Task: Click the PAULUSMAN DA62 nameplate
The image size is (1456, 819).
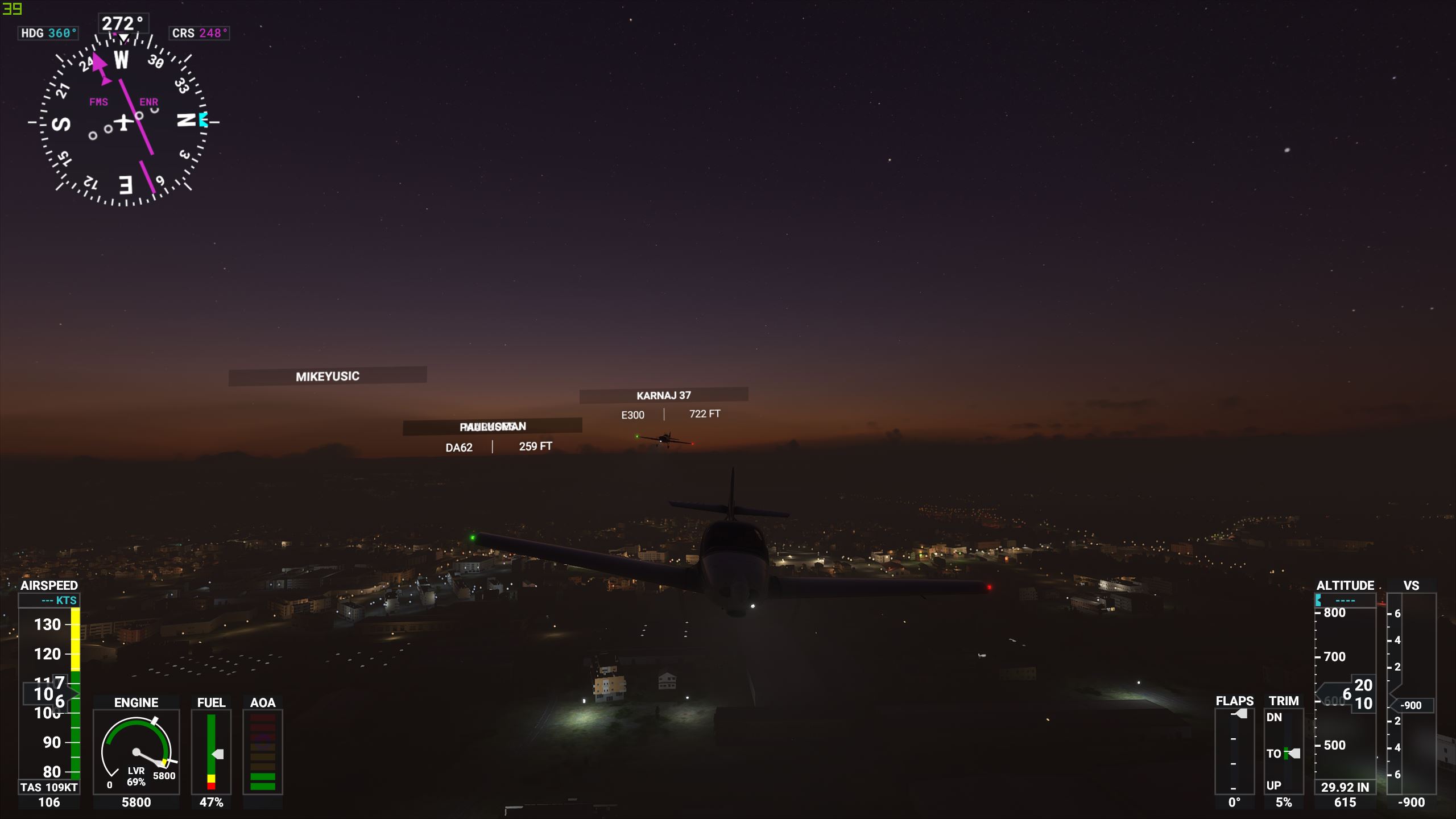Action: click(x=493, y=426)
